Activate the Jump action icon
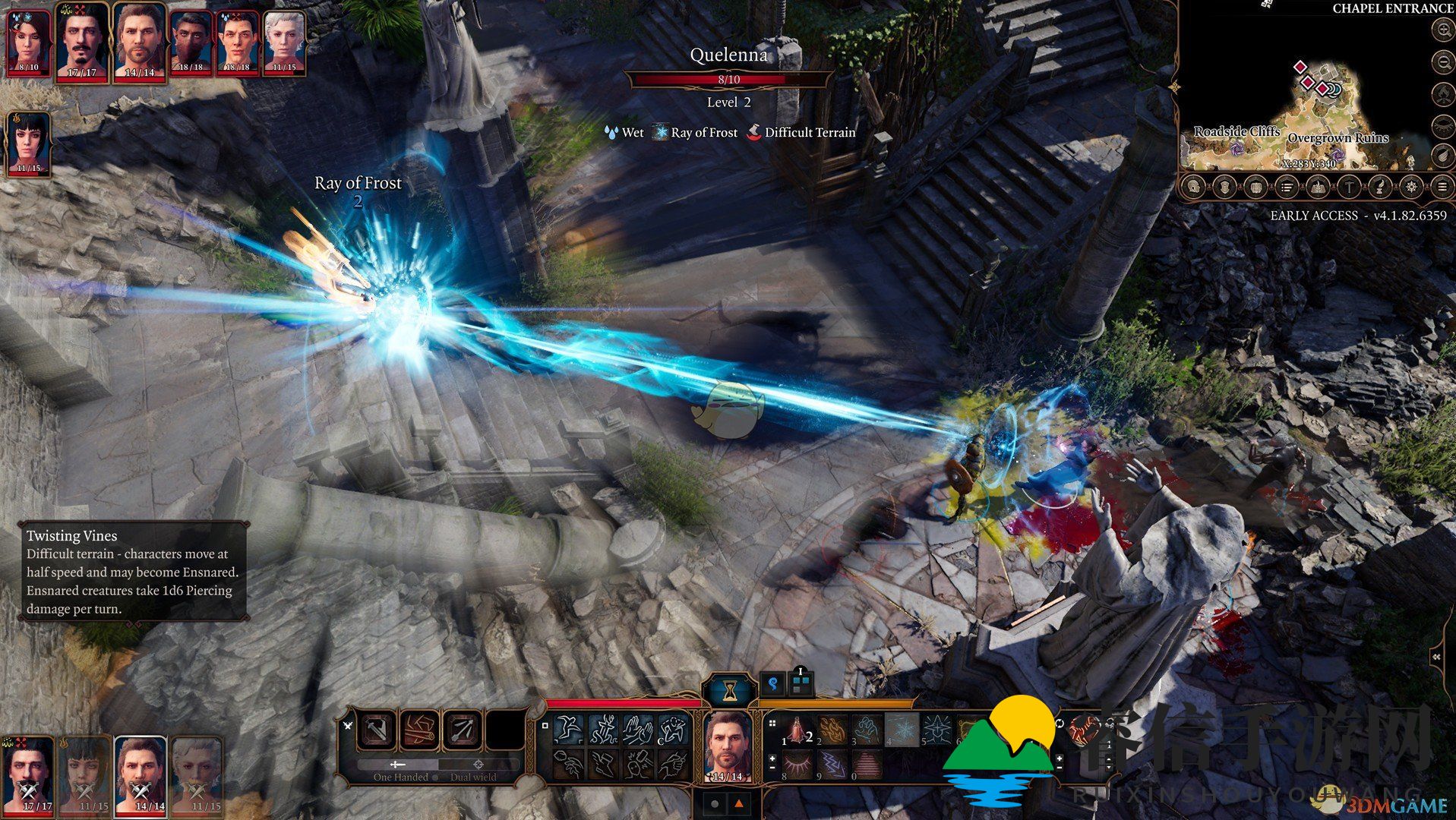This screenshot has width=1456, height=820. pyautogui.click(x=568, y=730)
